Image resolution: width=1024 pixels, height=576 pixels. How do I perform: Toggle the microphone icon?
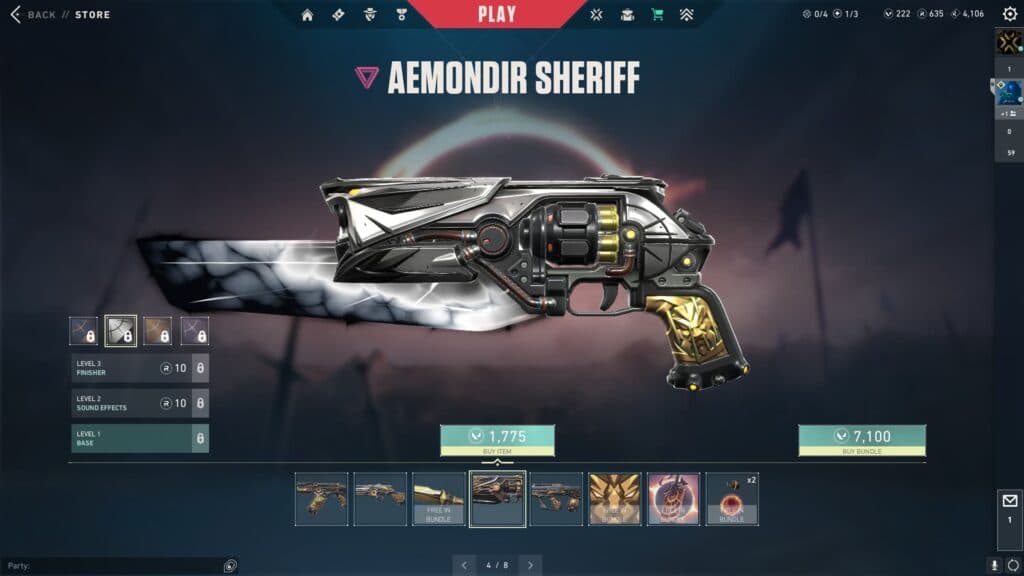click(995, 565)
